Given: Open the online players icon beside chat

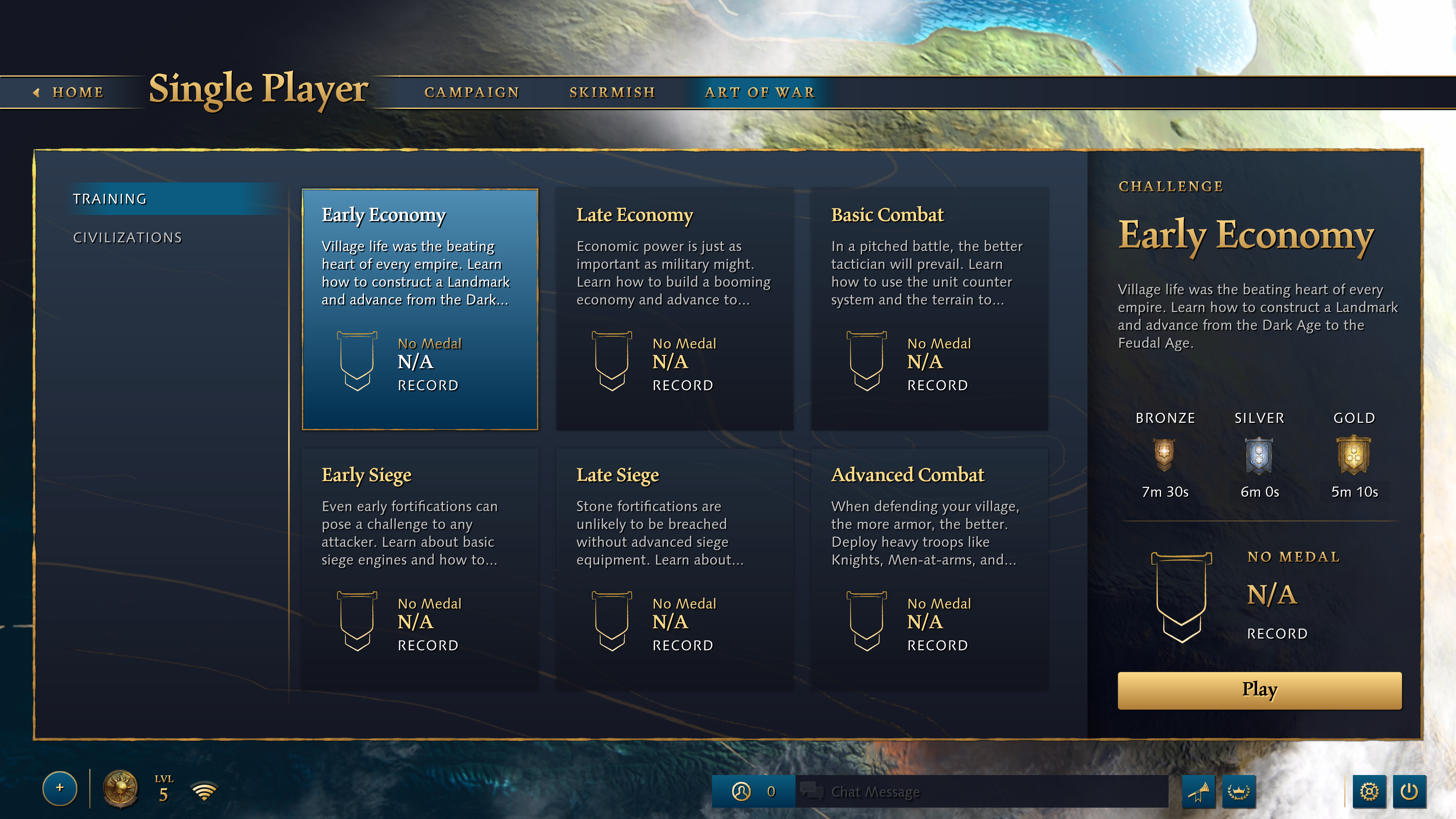Looking at the screenshot, I should [742, 792].
